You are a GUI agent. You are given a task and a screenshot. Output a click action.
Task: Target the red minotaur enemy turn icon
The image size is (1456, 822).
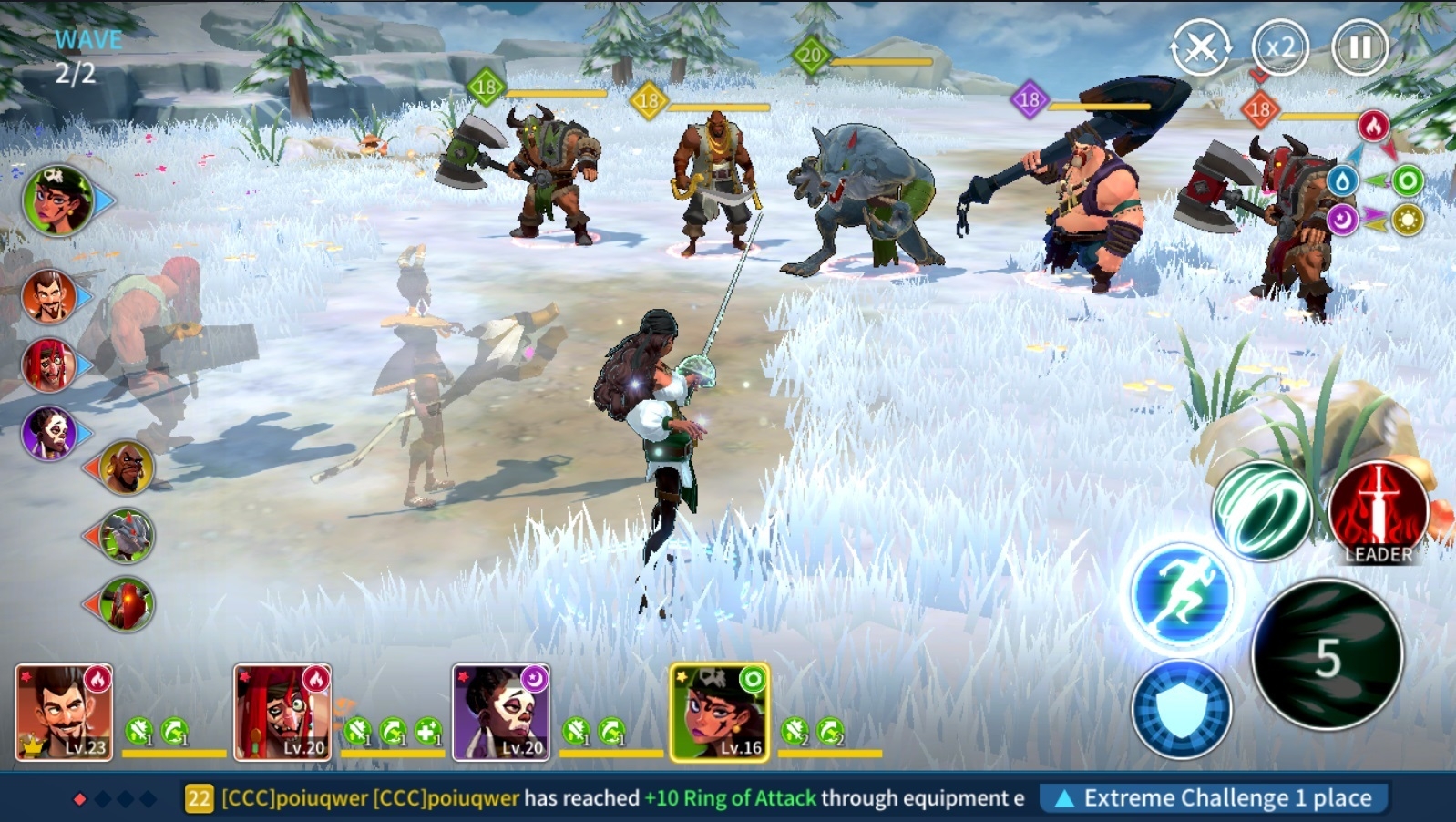[x=127, y=603]
